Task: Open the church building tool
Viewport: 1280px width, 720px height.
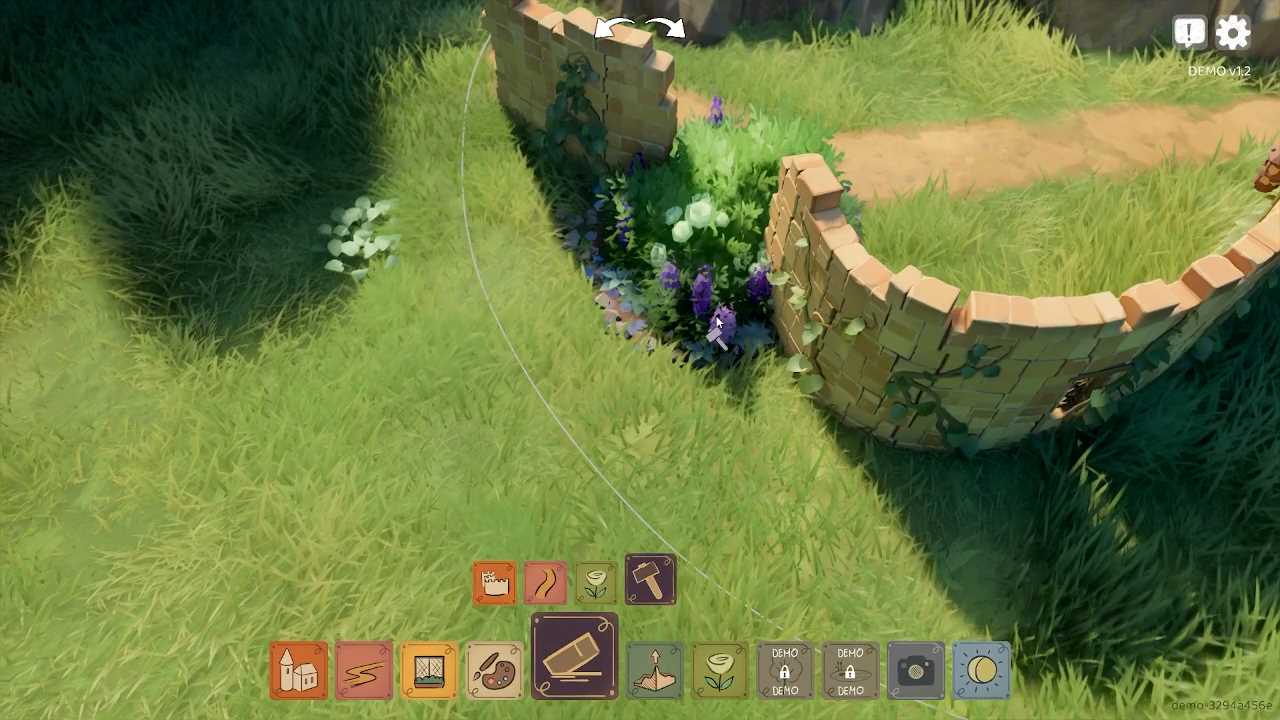Action: pyautogui.click(x=298, y=670)
